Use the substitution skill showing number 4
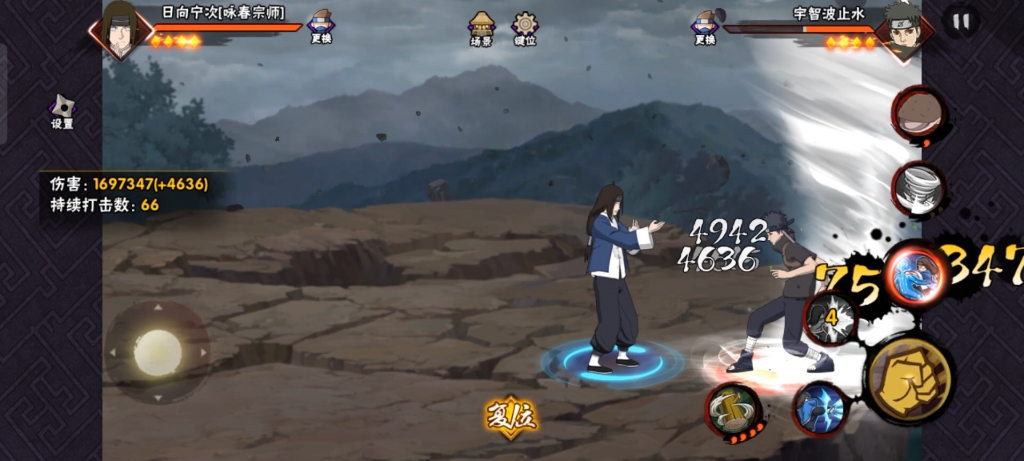The image size is (1024, 461). (x=831, y=318)
